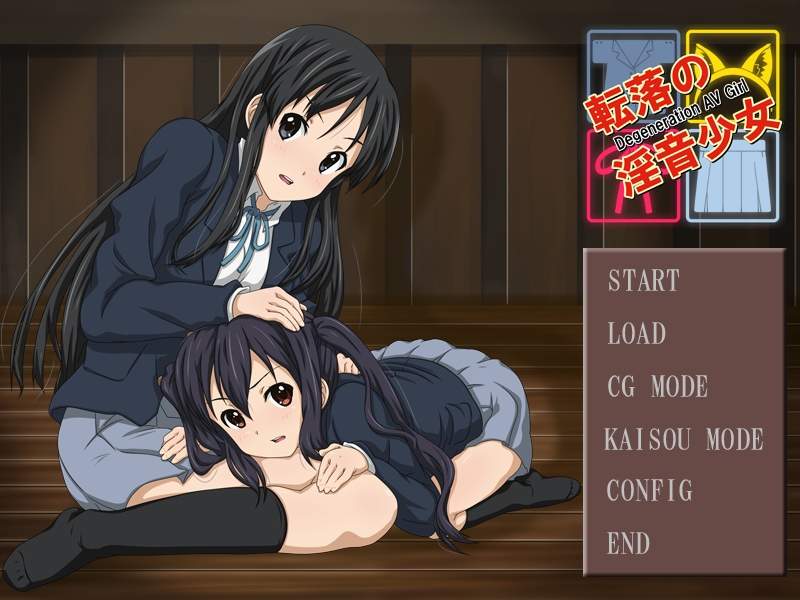Open the LOAD menu
The height and width of the screenshot is (600, 800).
tap(637, 333)
